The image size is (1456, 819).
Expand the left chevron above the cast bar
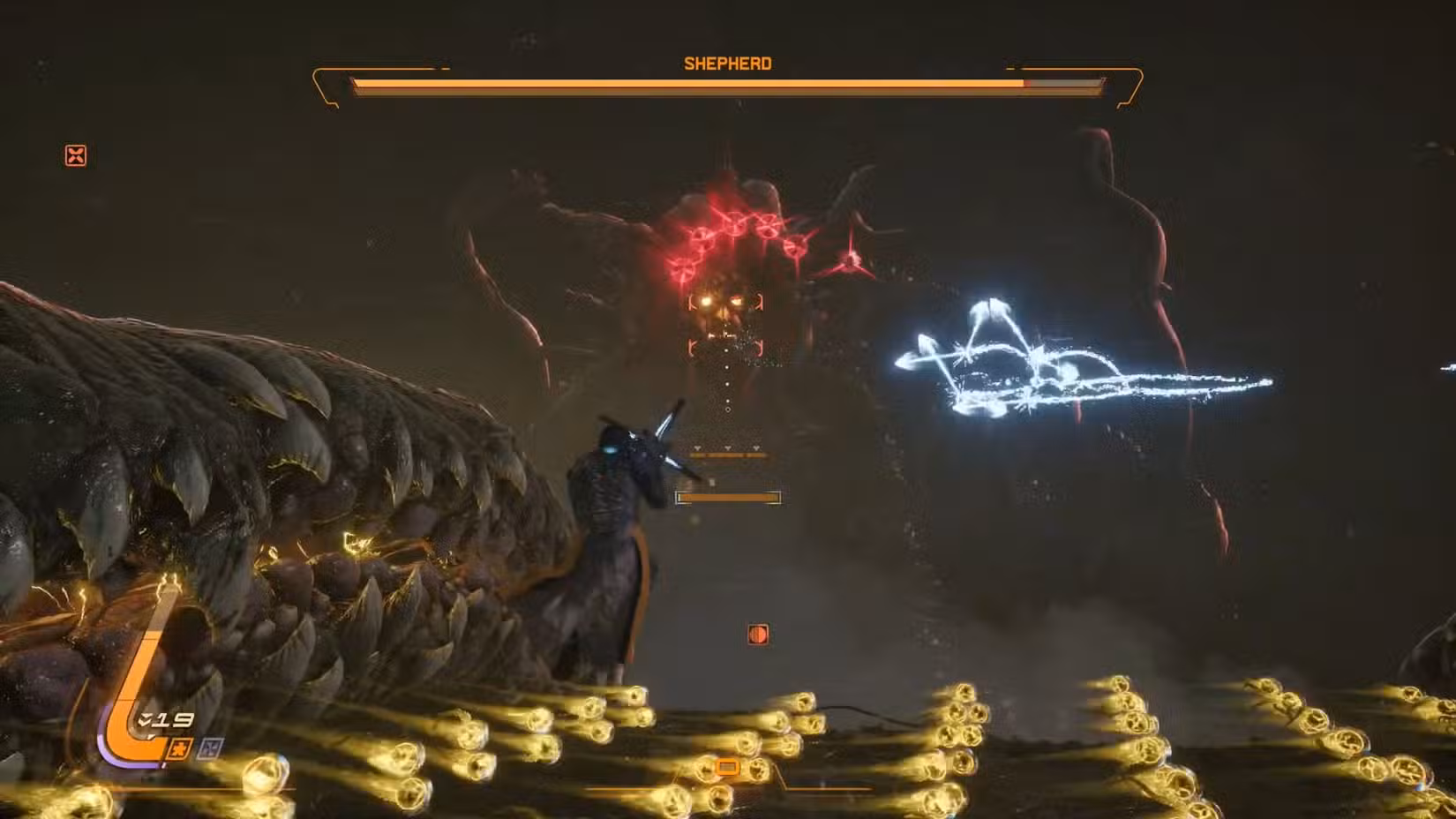pyautogui.click(x=697, y=447)
